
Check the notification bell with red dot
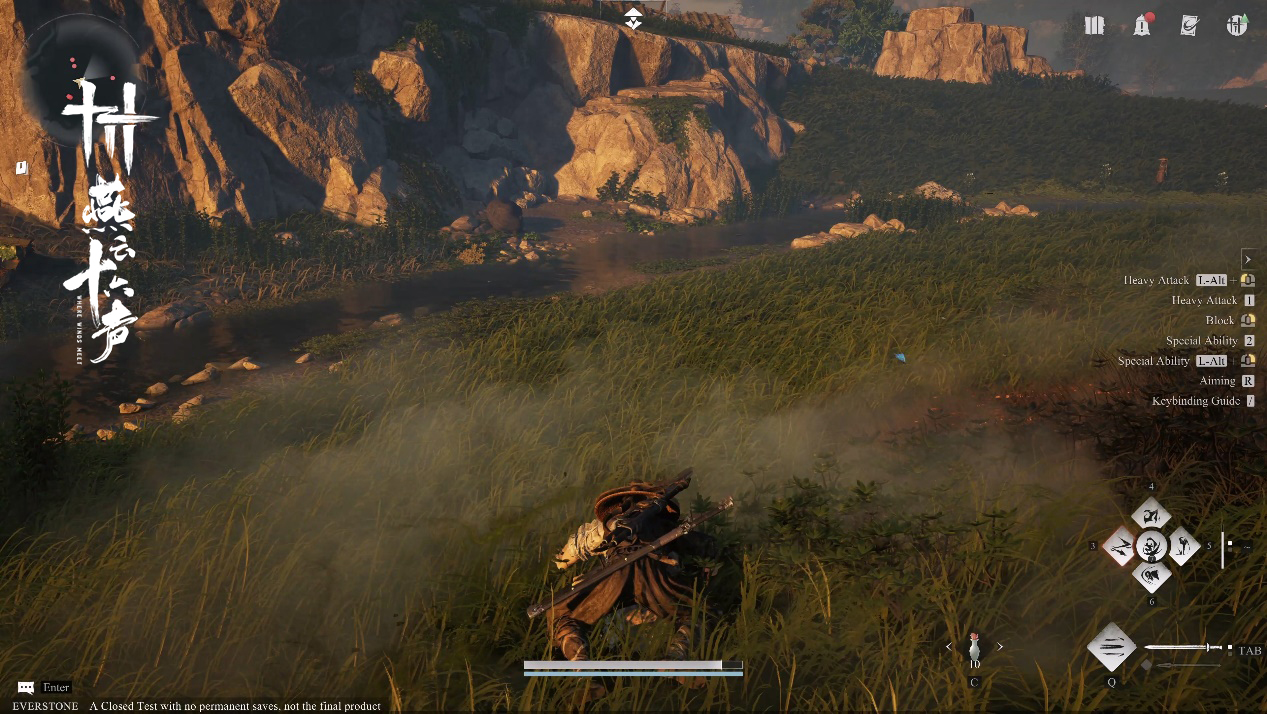pos(1142,26)
